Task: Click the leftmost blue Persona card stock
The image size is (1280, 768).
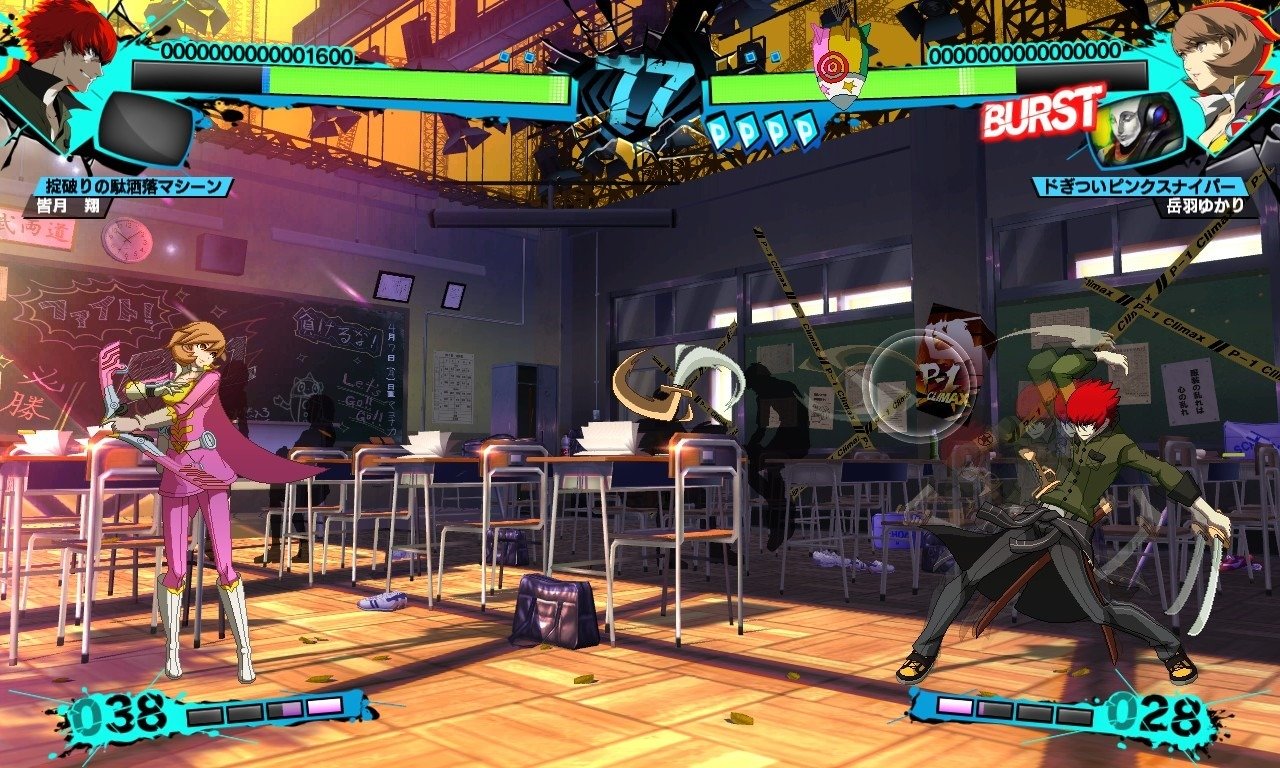Action: pyautogui.click(x=718, y=128)
